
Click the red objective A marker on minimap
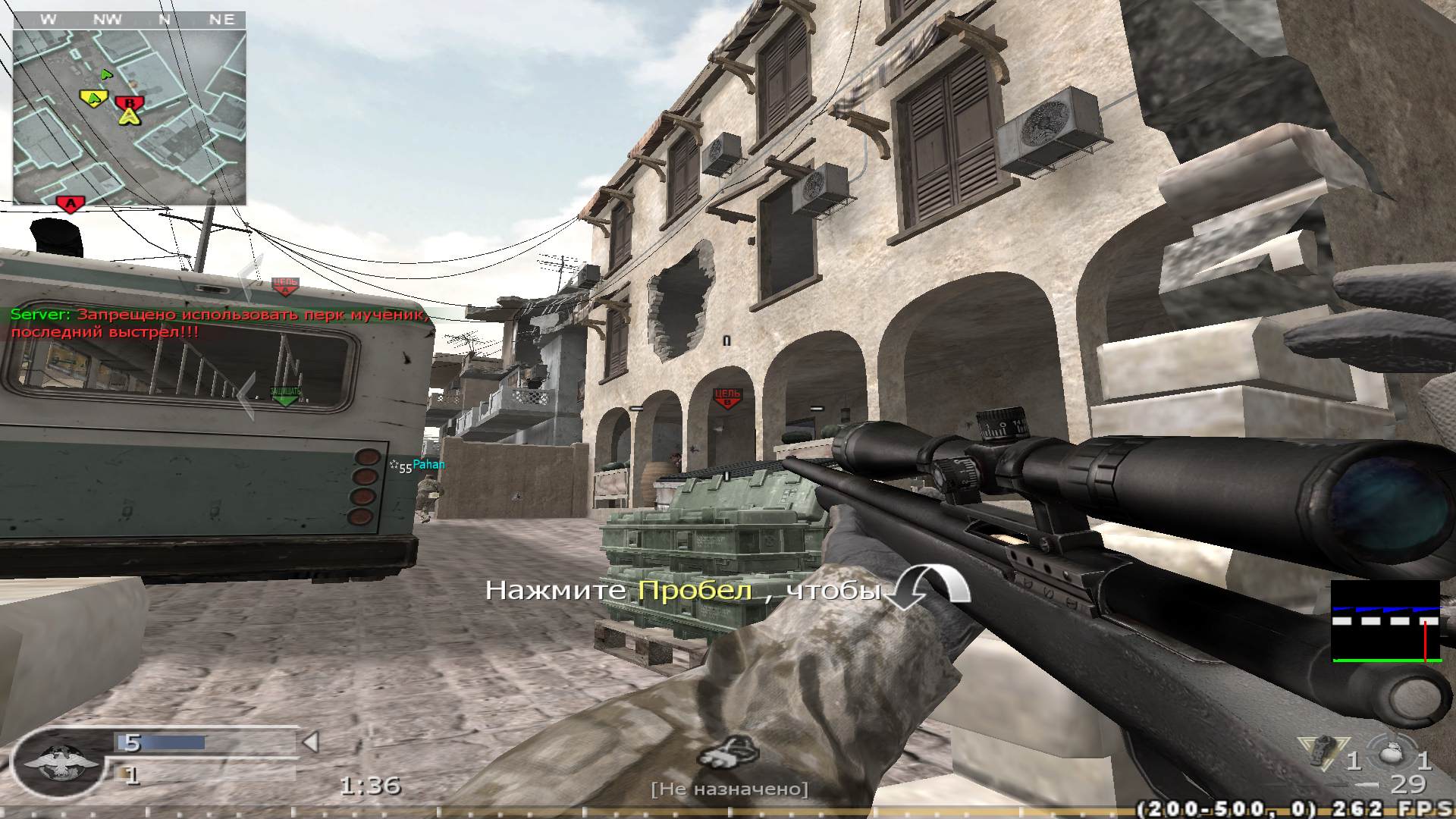[x=68, y=202]
